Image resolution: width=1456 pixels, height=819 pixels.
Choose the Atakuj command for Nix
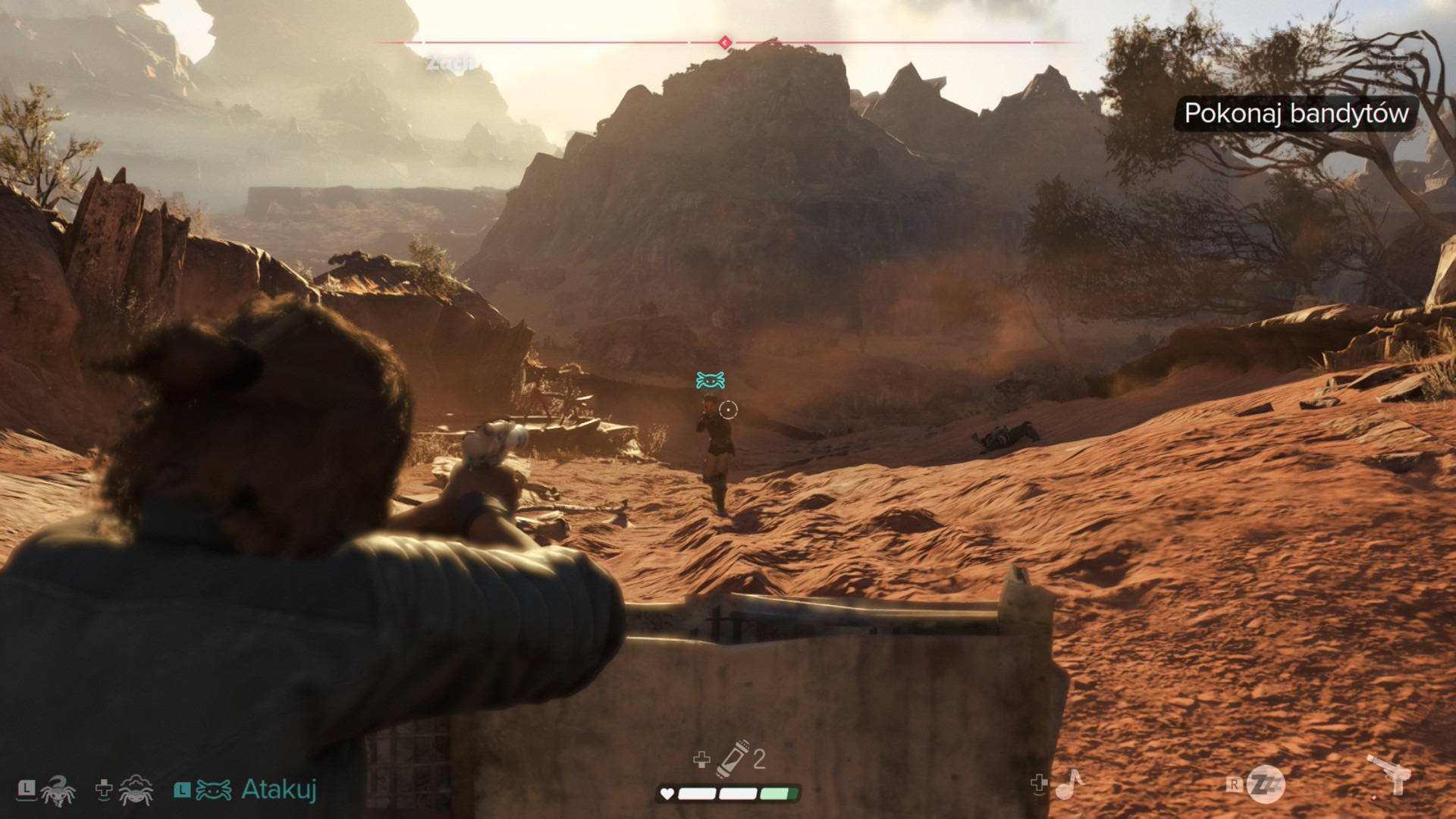(x=278, y=790)
